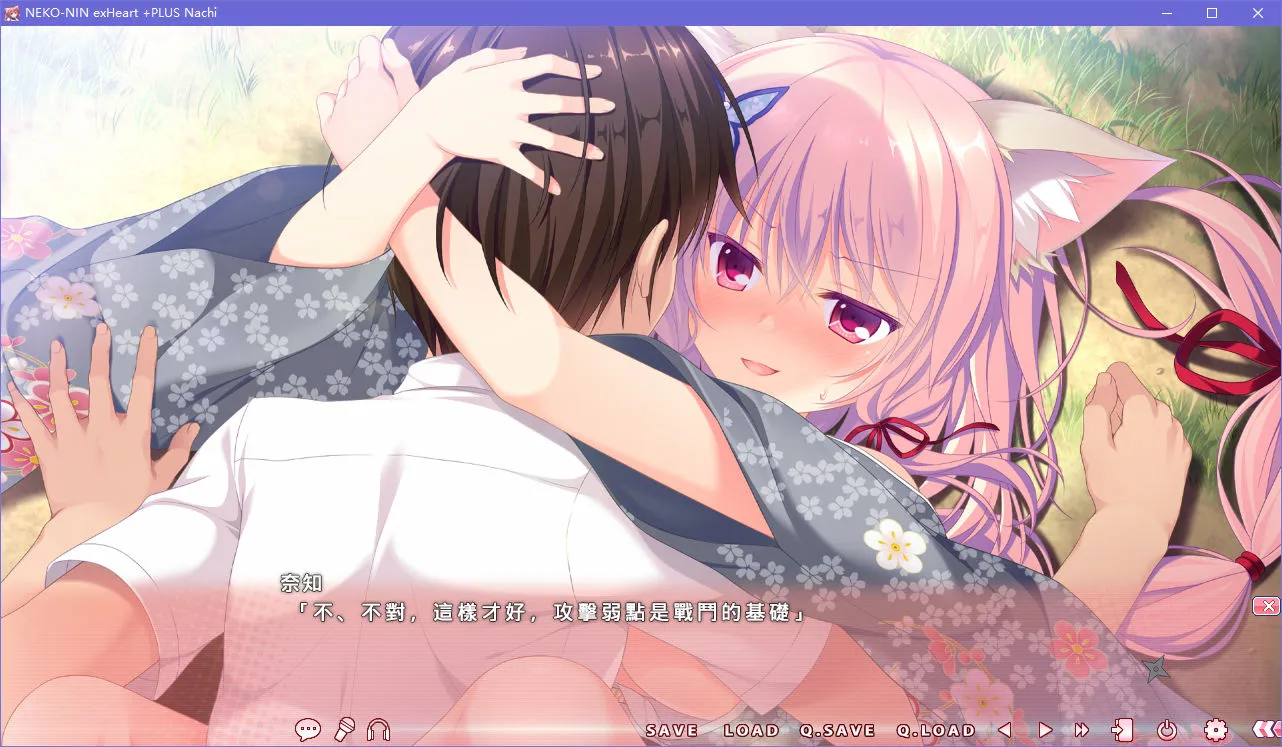Open settings with the gear icon
The height and width of the screenshot is (747, 1282).
[1216, 730]
